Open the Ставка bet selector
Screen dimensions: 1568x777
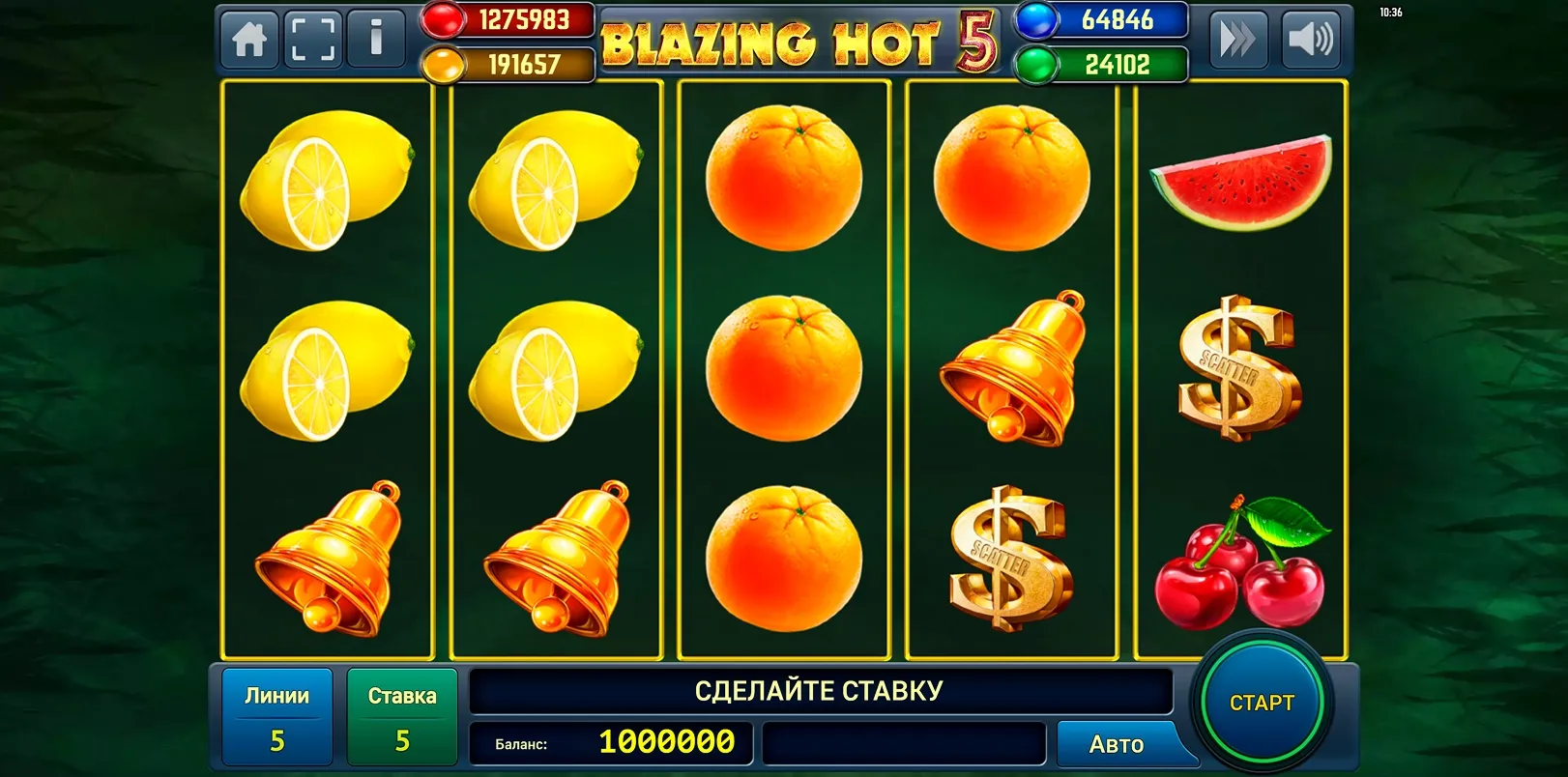pyautogui.click(x=403, y=715)
